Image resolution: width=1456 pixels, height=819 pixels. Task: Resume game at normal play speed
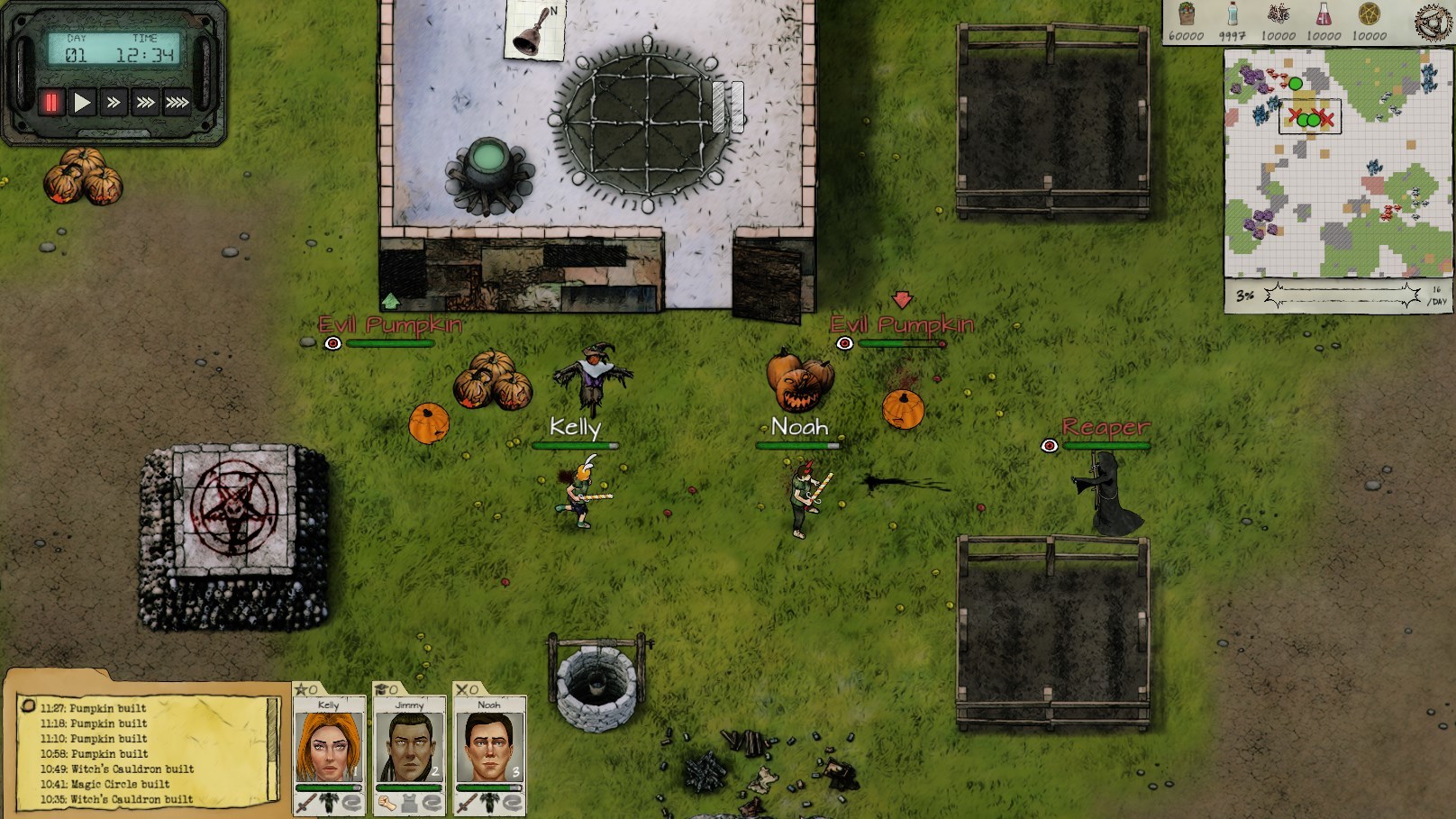tap(82, 103)
